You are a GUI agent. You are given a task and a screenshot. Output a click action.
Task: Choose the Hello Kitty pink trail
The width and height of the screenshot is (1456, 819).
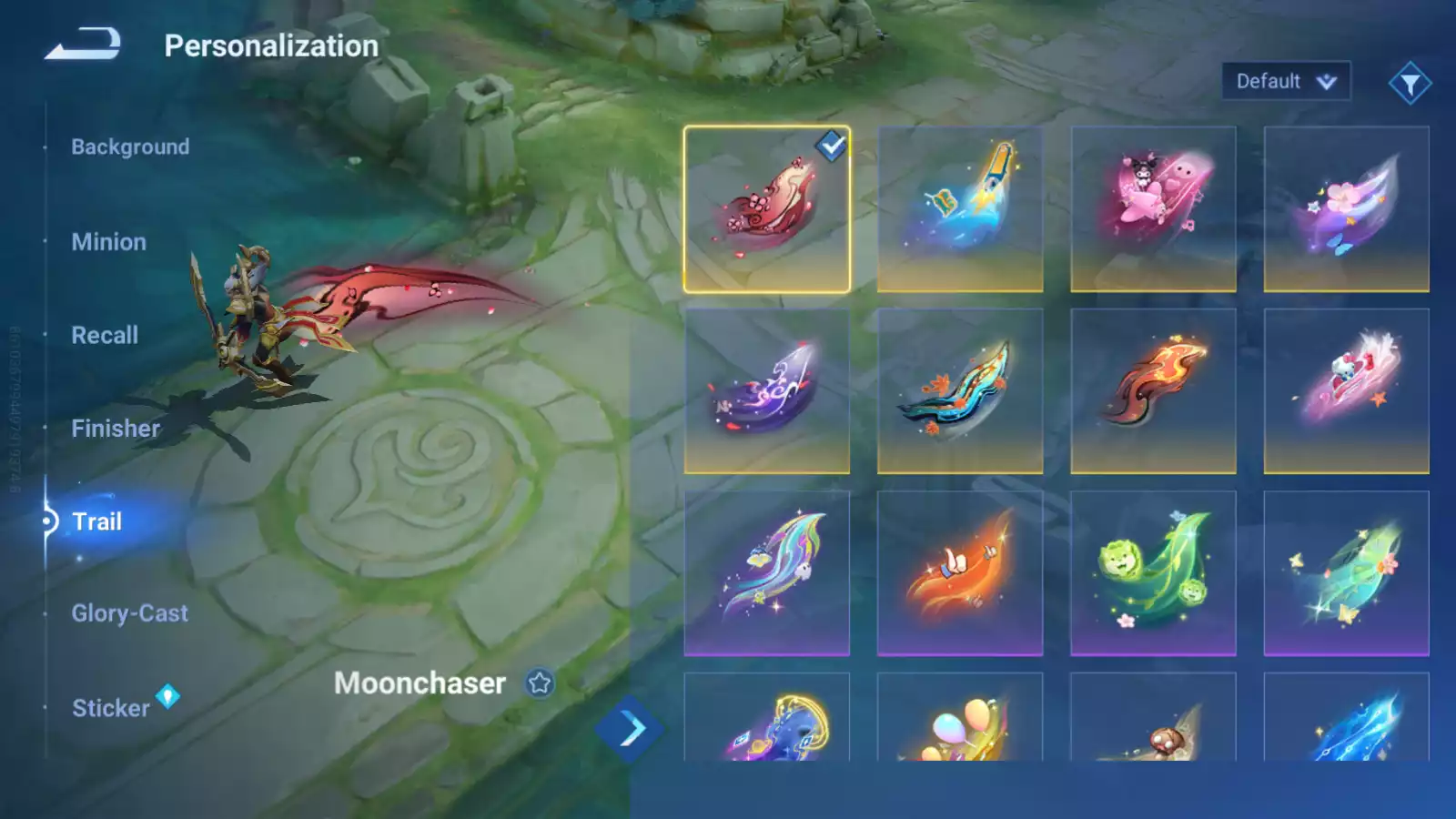point(1346,391)
